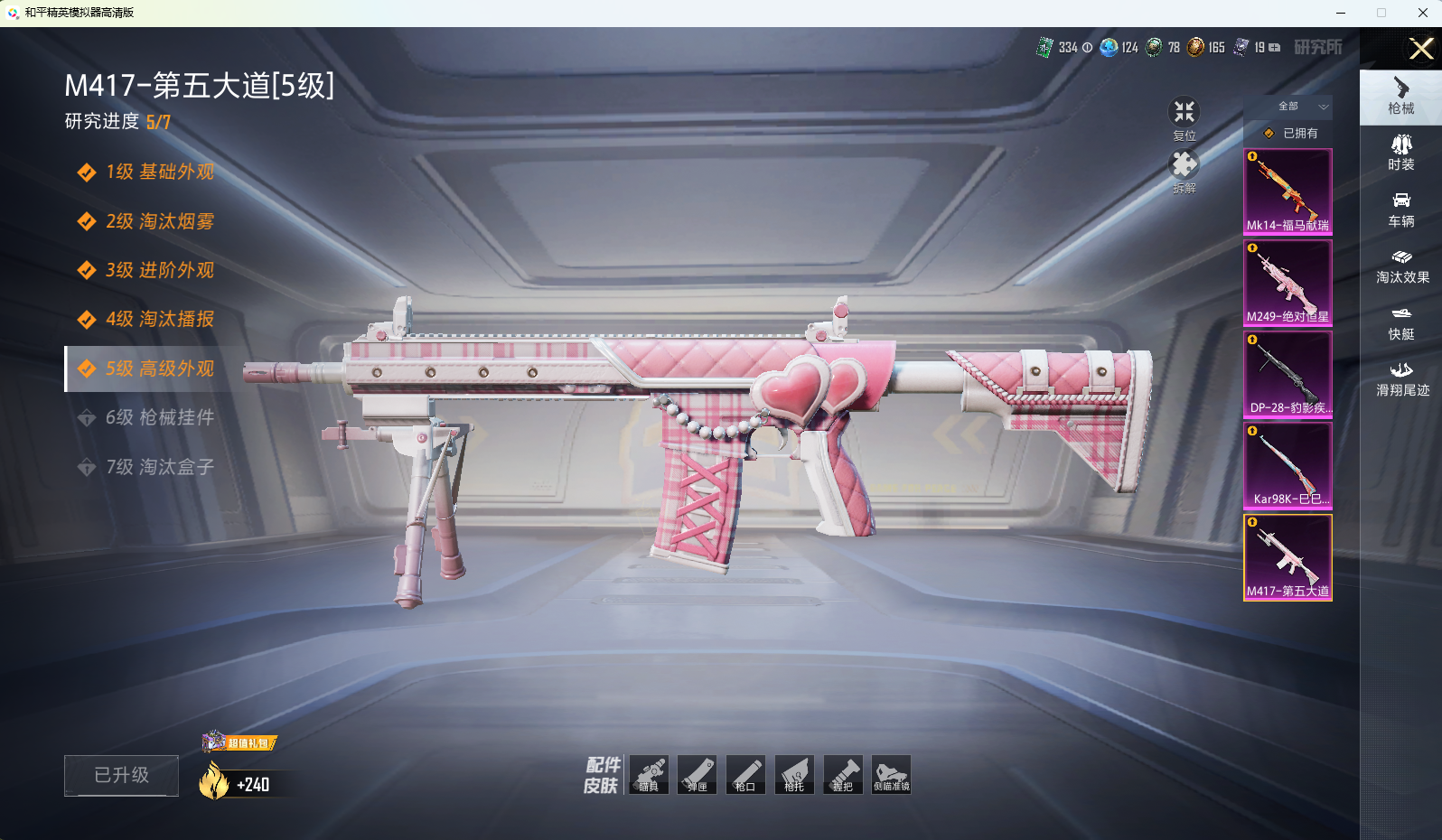
Task: Select the Kar98K skin thumbnail
Action: 1287,465
